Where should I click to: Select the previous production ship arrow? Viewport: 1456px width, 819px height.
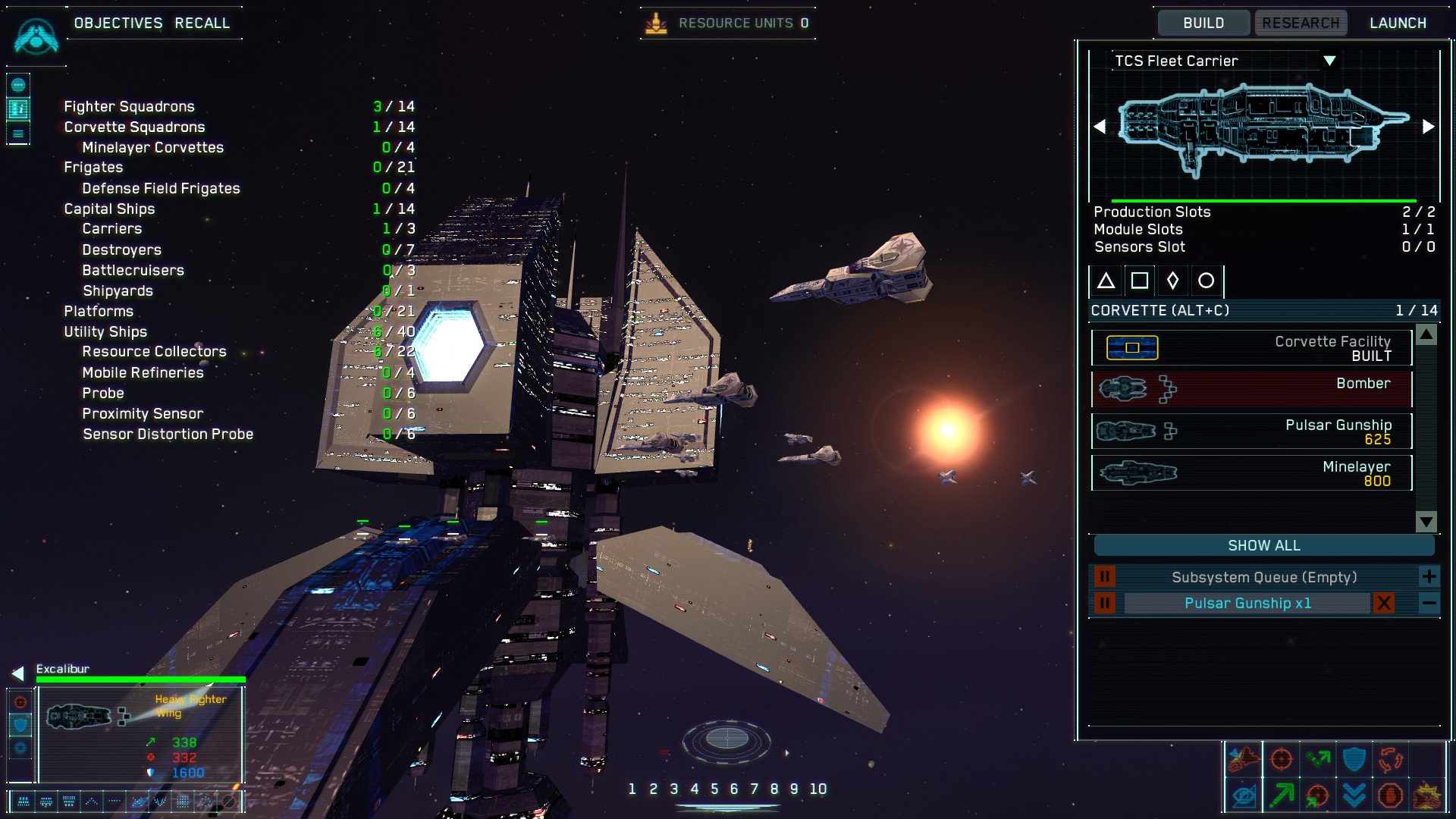tap(1100, 127)
